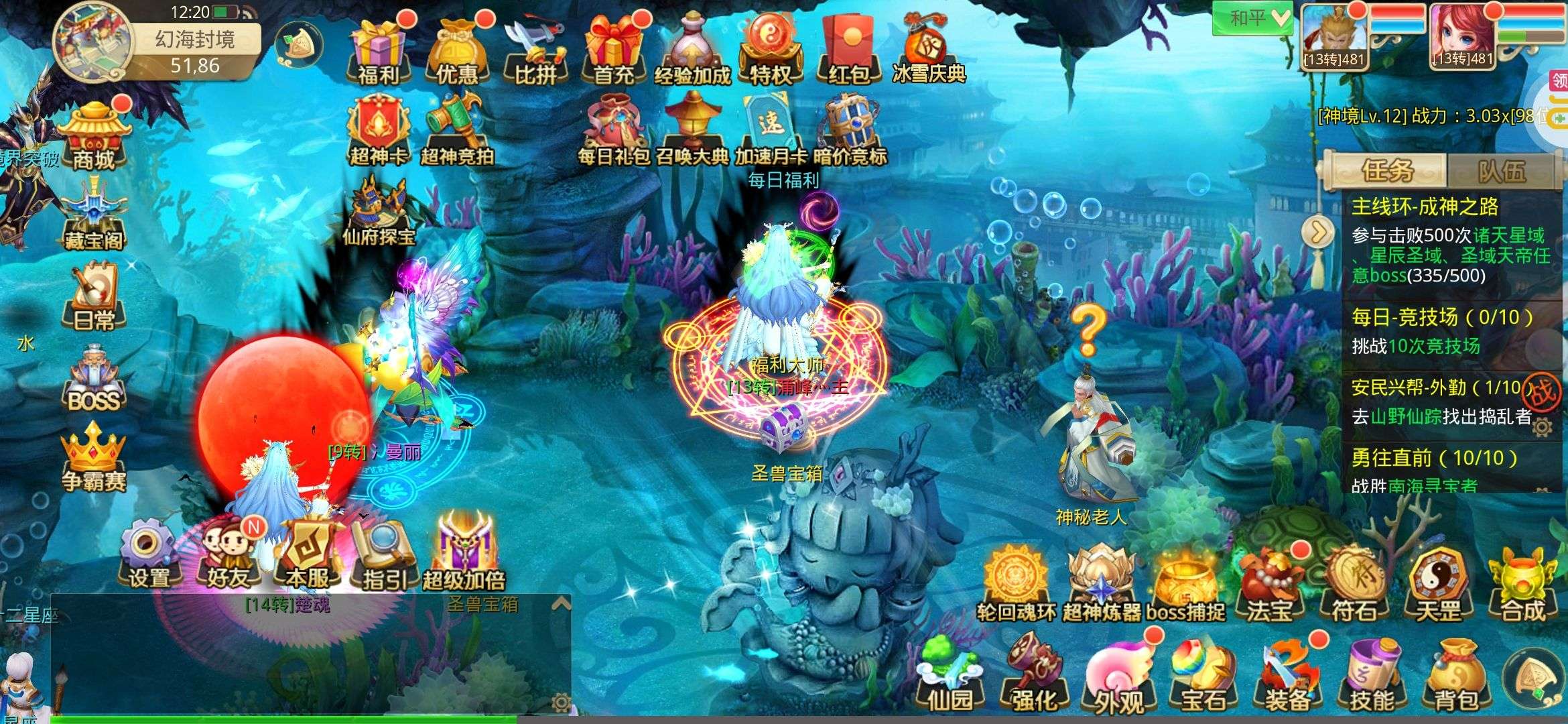Open the 合成 synthesis menu
The height and width of the screenshot is (724, 1568).
(x=1522, y=587)
